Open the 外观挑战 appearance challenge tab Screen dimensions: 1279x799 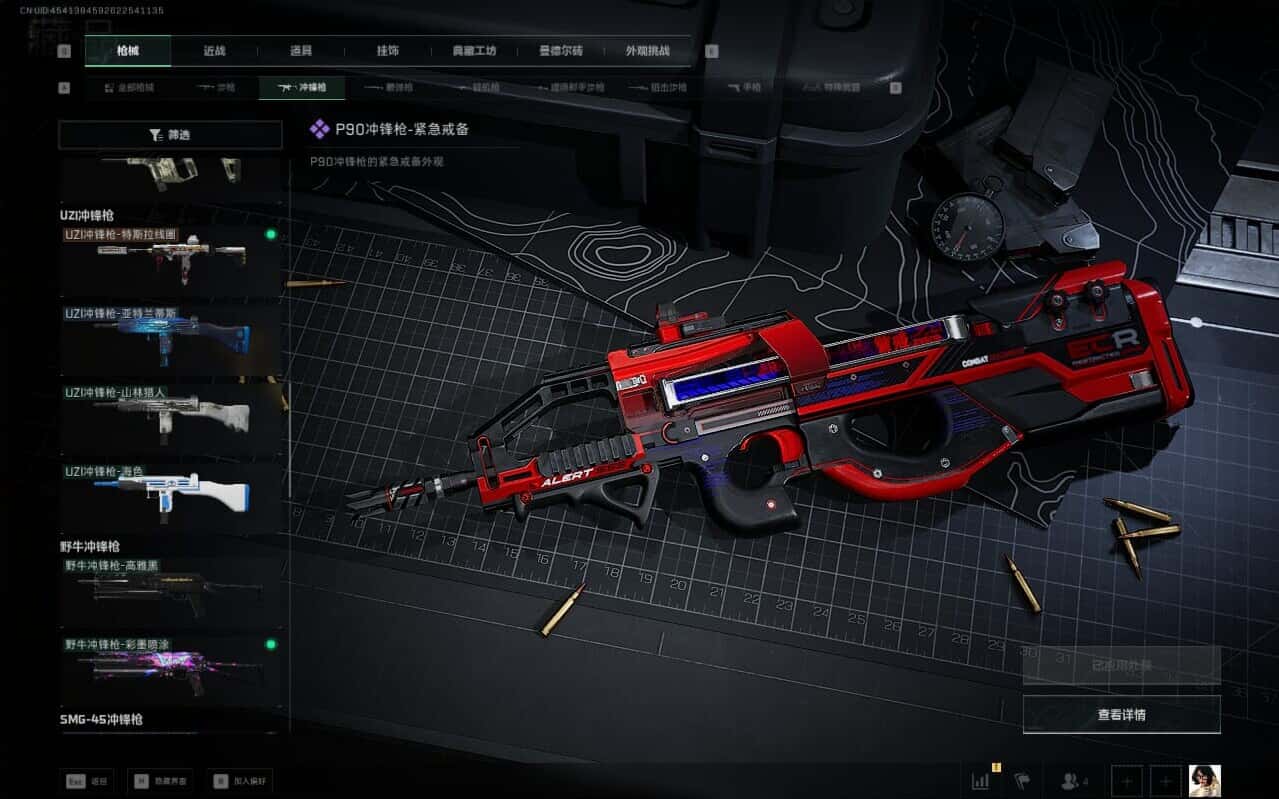click(647, 51)
